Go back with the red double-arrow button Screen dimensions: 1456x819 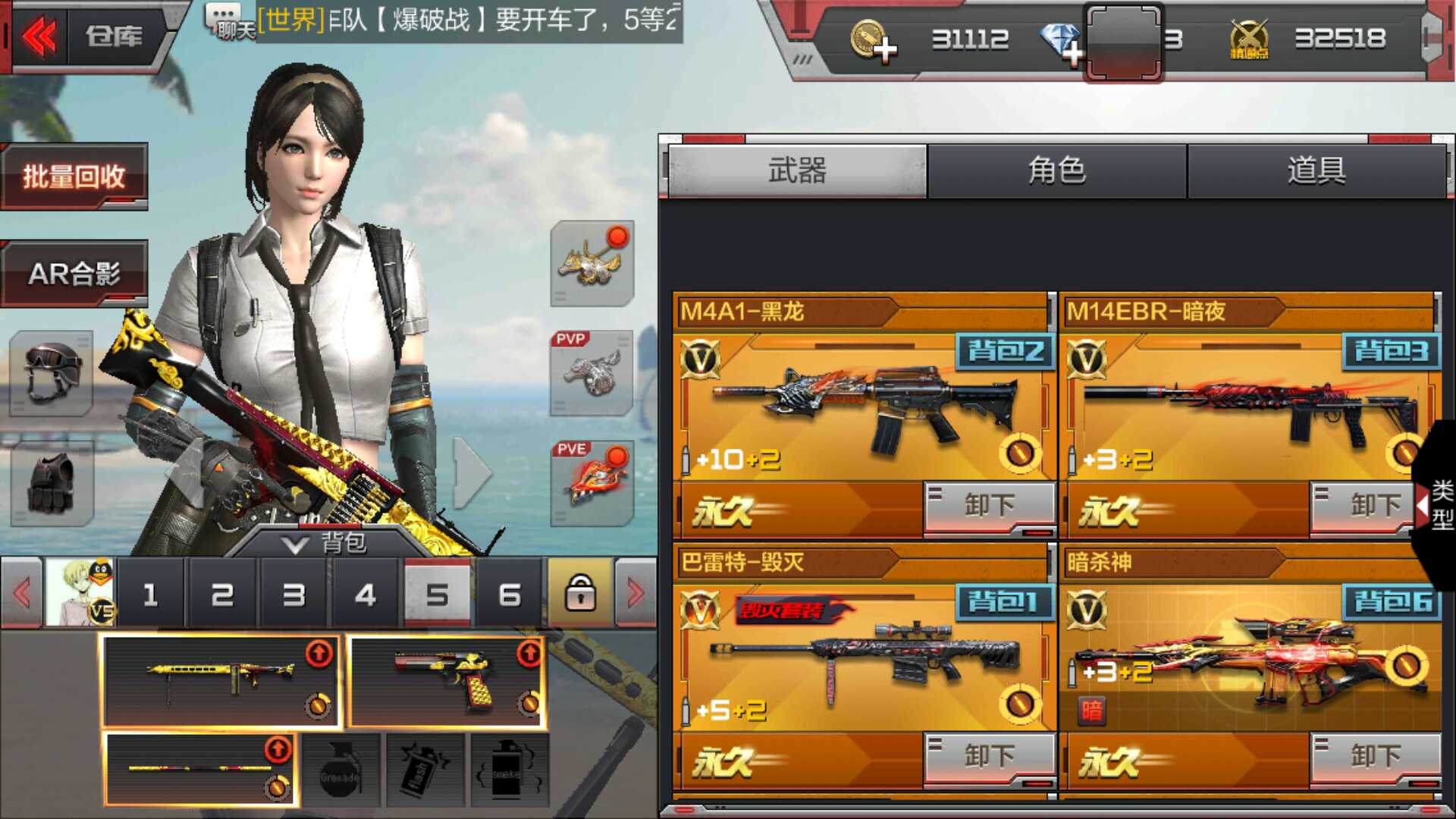coord(38,36)
